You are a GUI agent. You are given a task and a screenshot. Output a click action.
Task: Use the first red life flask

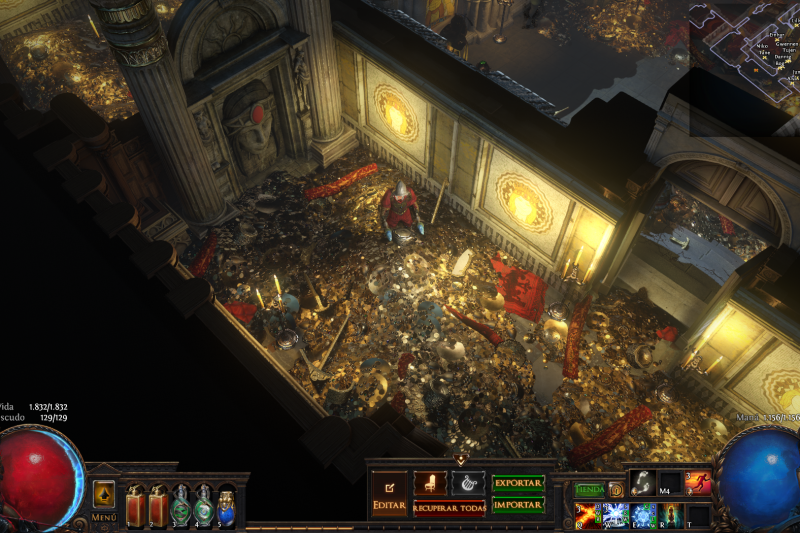[135, 503]
